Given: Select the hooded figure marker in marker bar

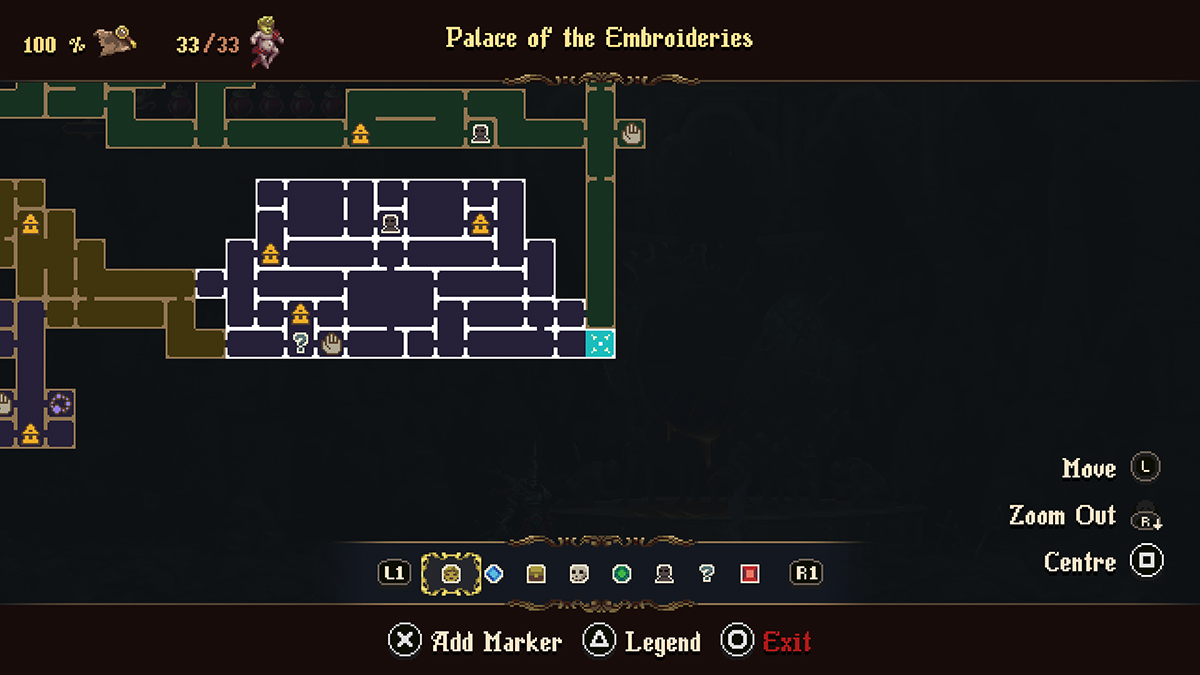Looking at the screenshot, I should coord(664,574).
